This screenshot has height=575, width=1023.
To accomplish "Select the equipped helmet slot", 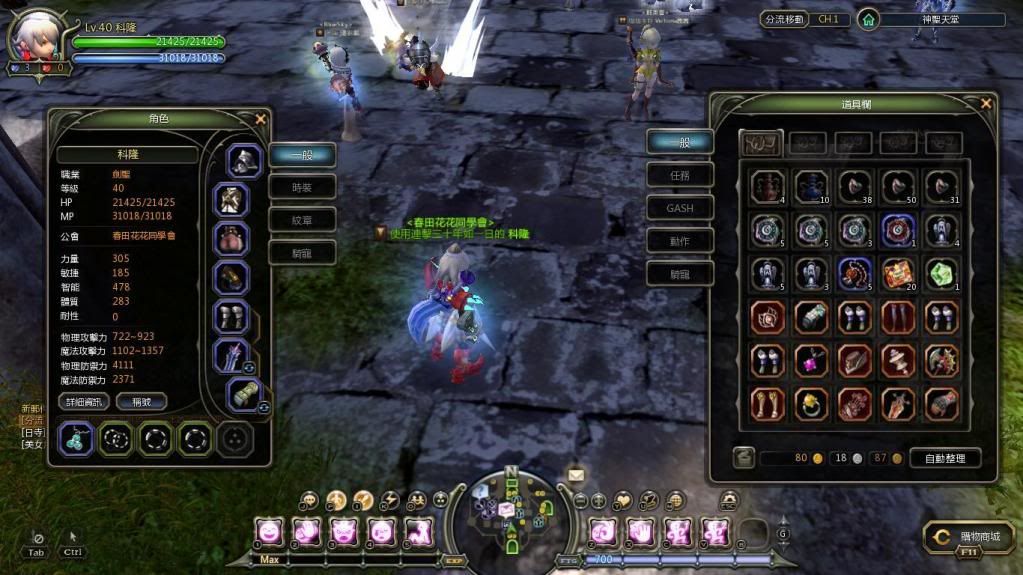I will click(243, 160).
